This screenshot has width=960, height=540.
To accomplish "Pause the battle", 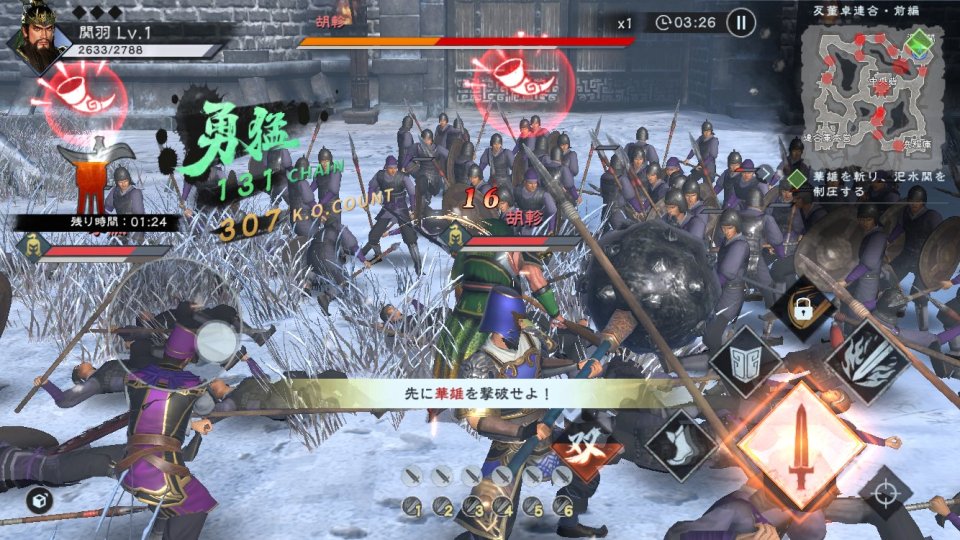I will [x=741, y=22].
